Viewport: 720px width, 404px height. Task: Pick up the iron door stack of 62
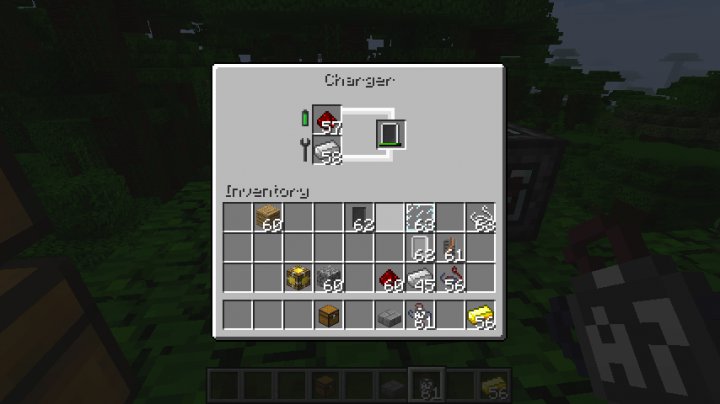tap(420, 247)
